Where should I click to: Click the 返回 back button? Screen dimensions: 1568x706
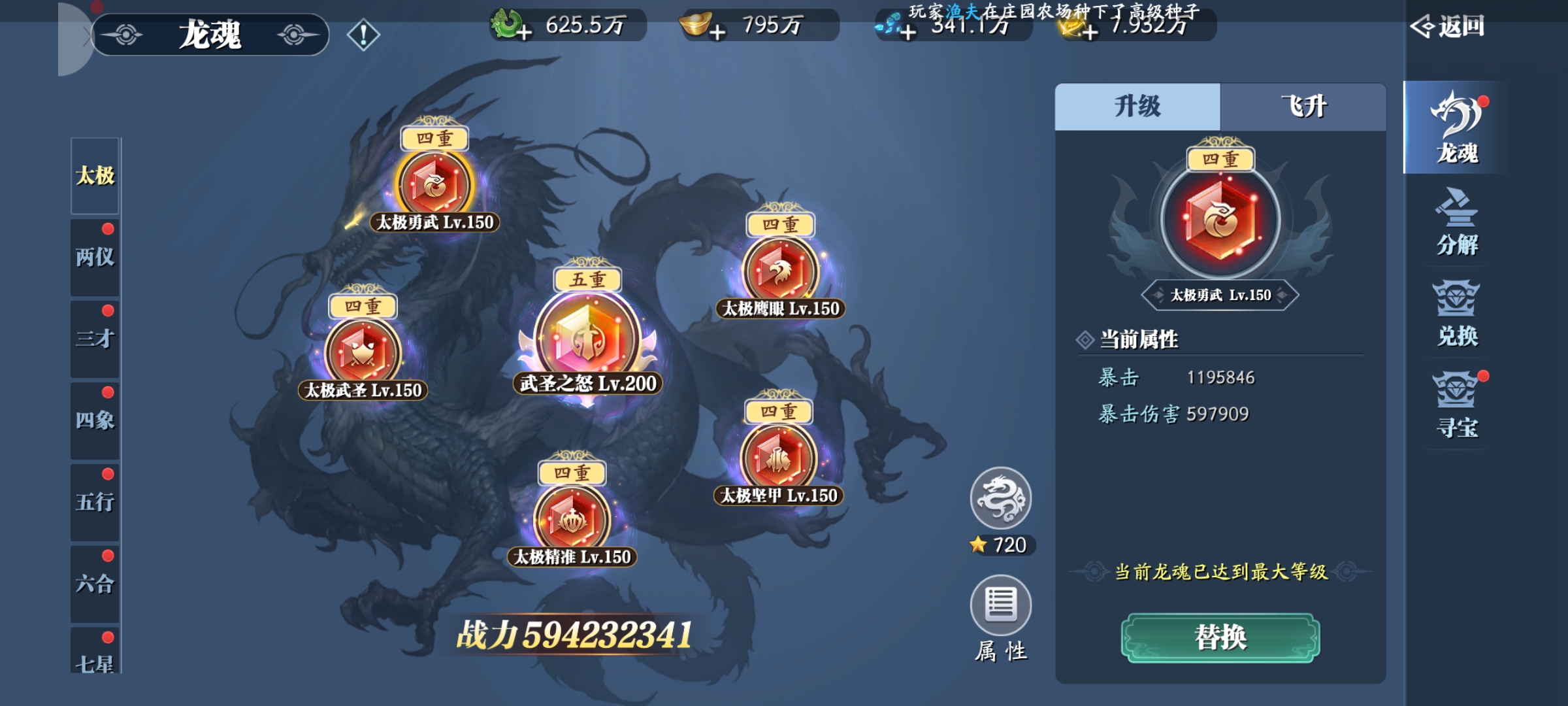coord(1448,27)
